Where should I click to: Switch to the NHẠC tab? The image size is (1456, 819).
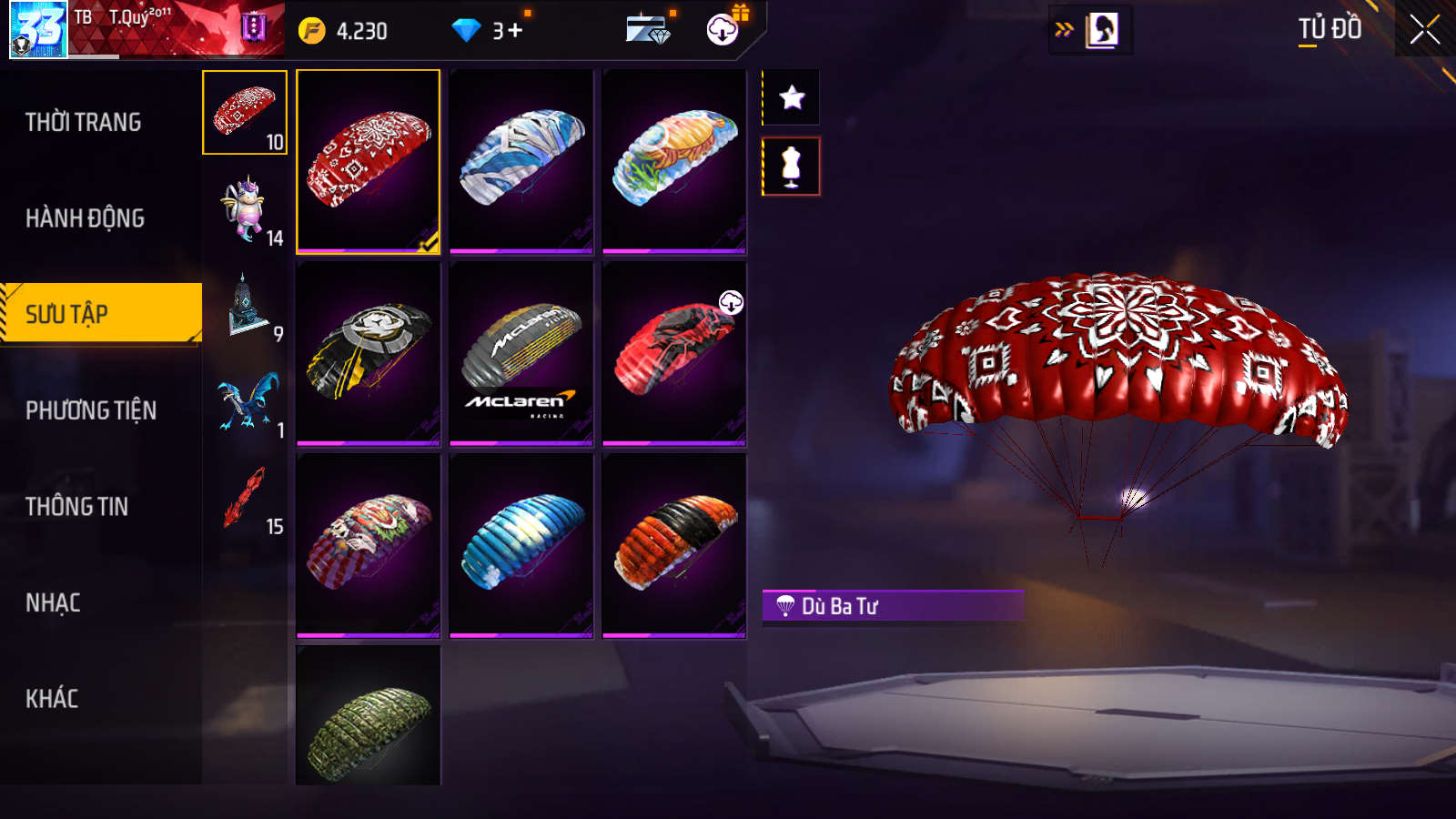coord(53,602)
